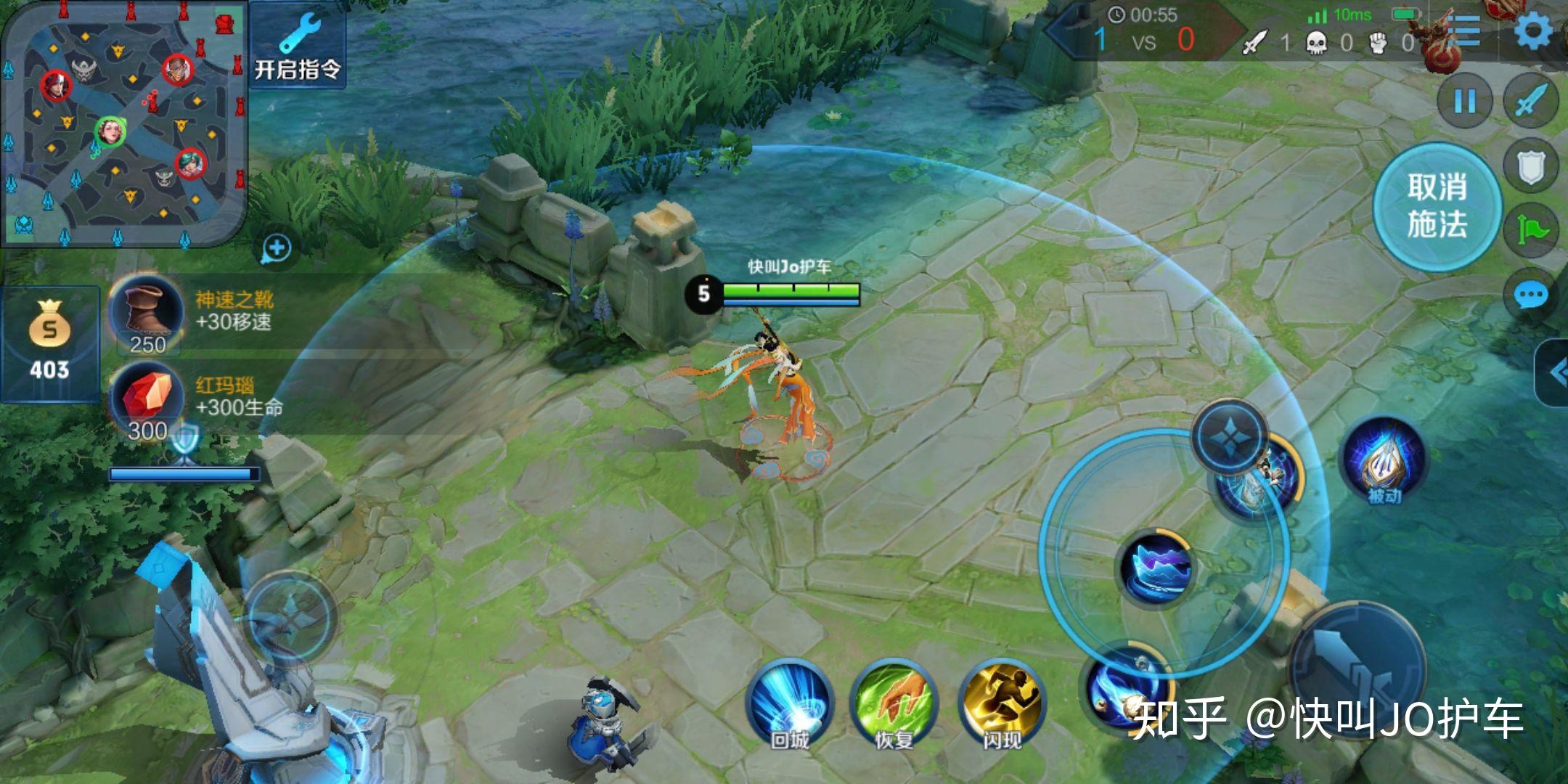The width and height of the screenshot is (1568, 784).
Task: Open the scoreboard list icon
Action: coord(1466,32)
